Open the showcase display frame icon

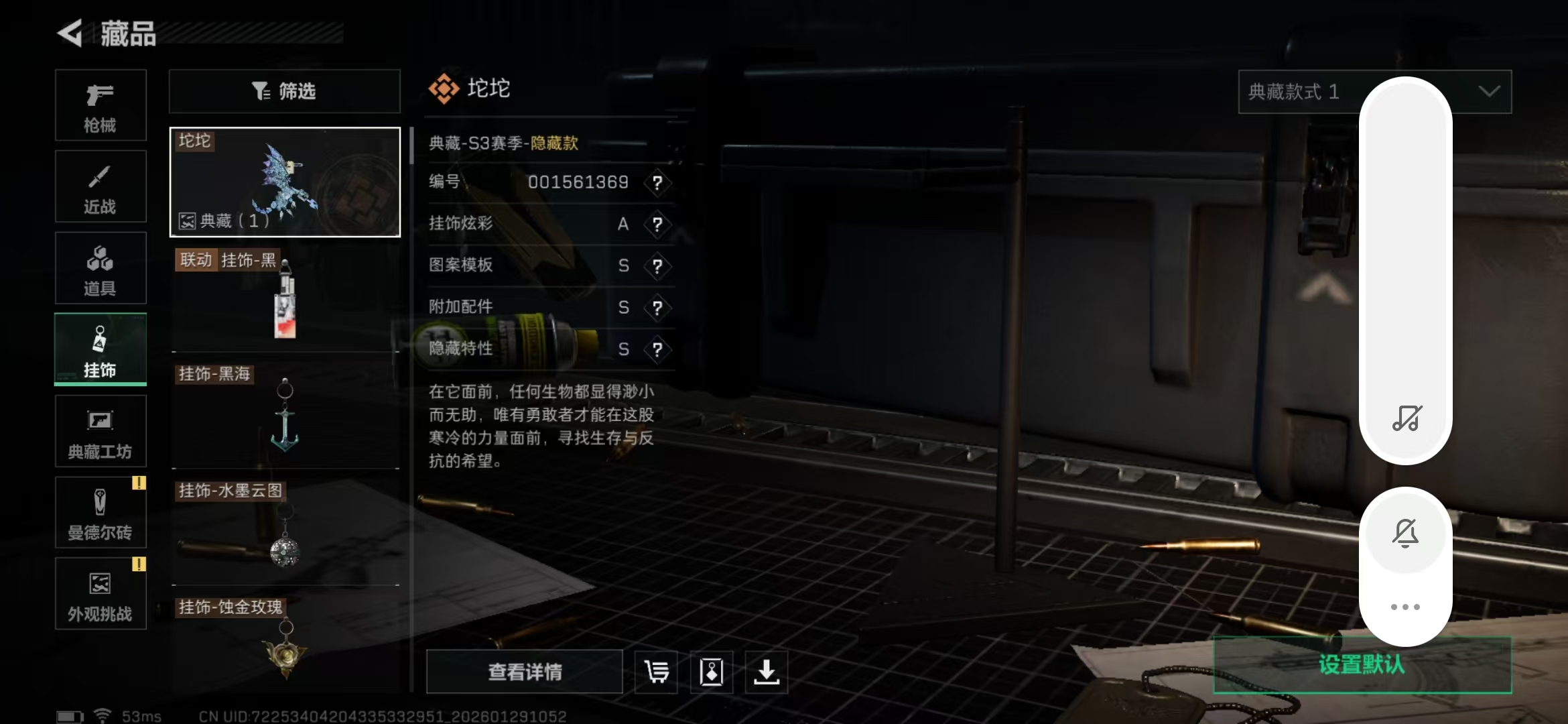[x=712, y=671]
